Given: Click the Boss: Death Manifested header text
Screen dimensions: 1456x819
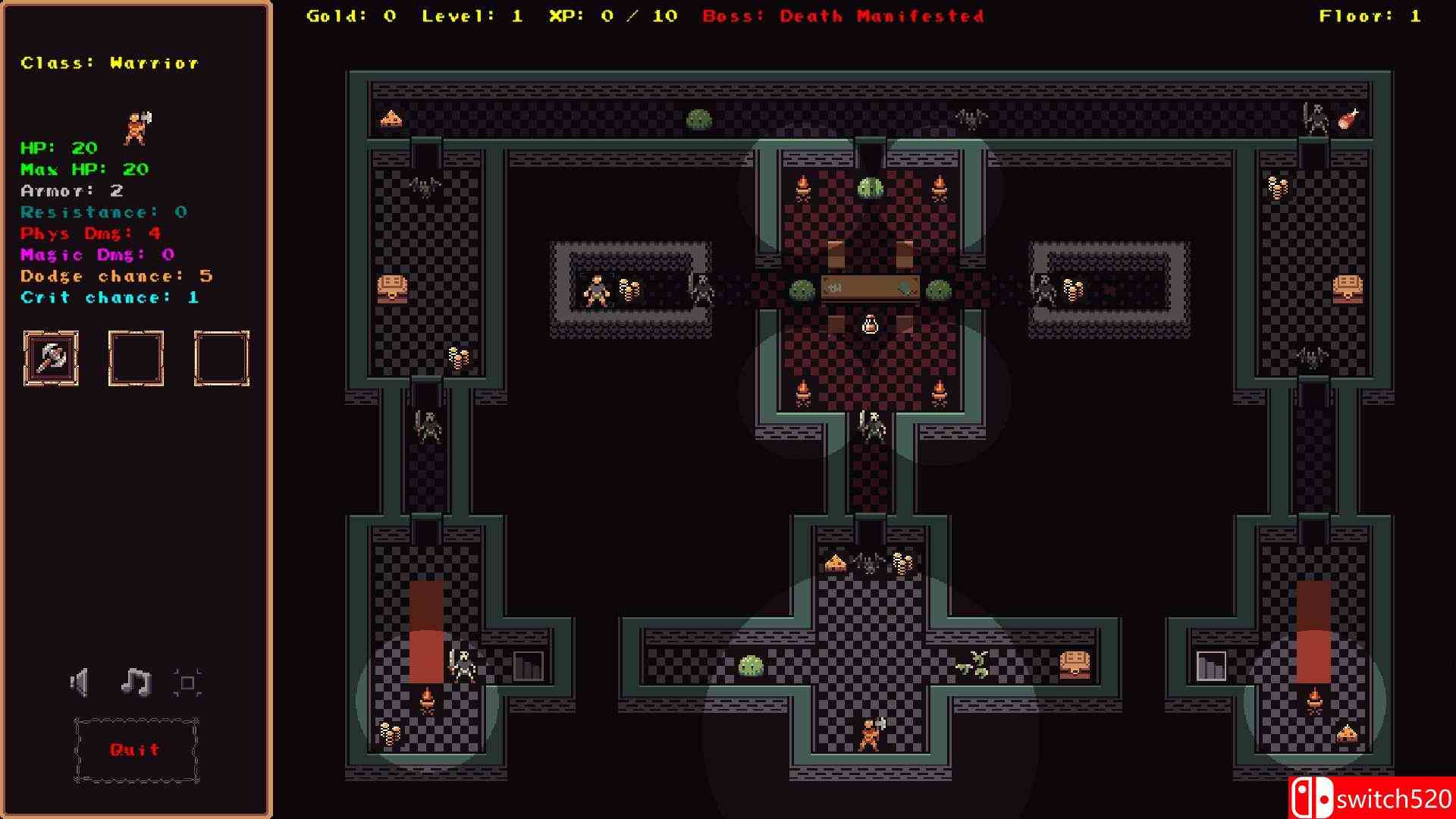Looking at the screenshot, I should (844, 15).
